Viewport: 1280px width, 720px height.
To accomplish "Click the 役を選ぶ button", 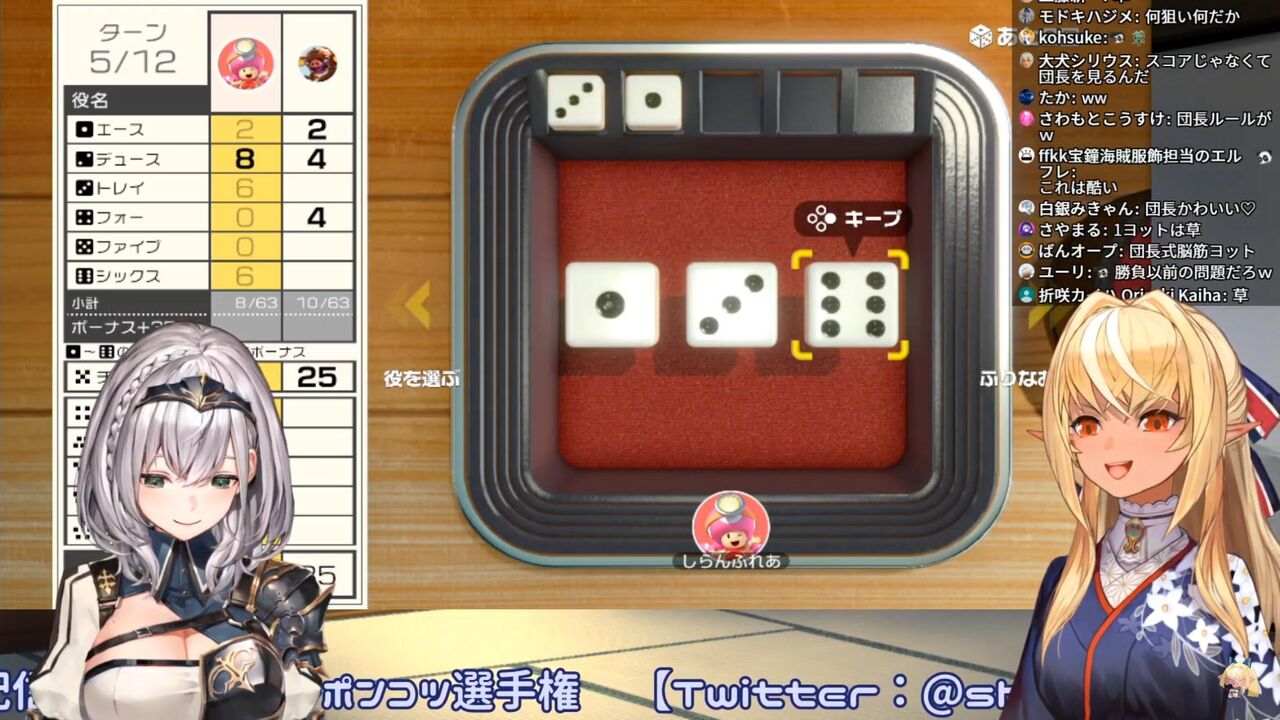I will pyautogui.click(x=421, y=377).
